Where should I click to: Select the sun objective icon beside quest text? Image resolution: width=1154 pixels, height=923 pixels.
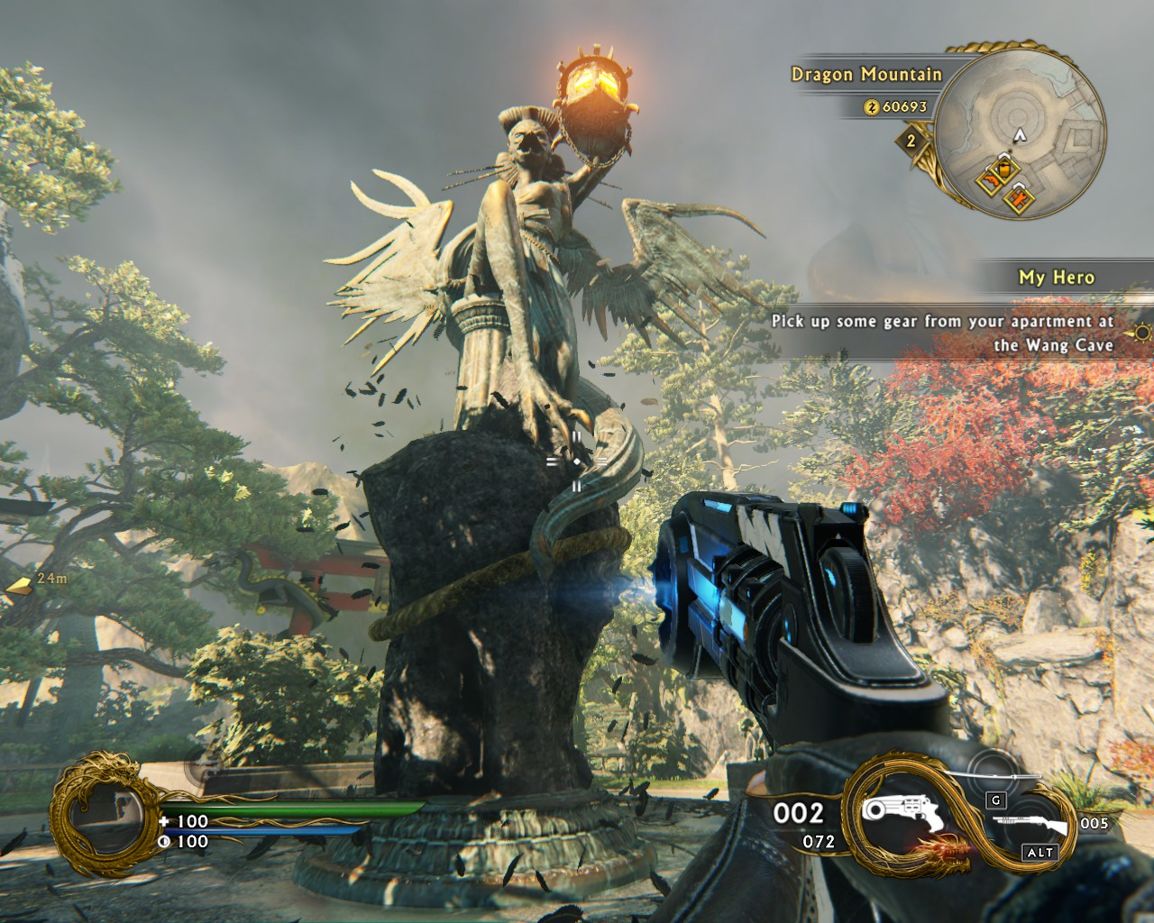tap(1140, 332)
